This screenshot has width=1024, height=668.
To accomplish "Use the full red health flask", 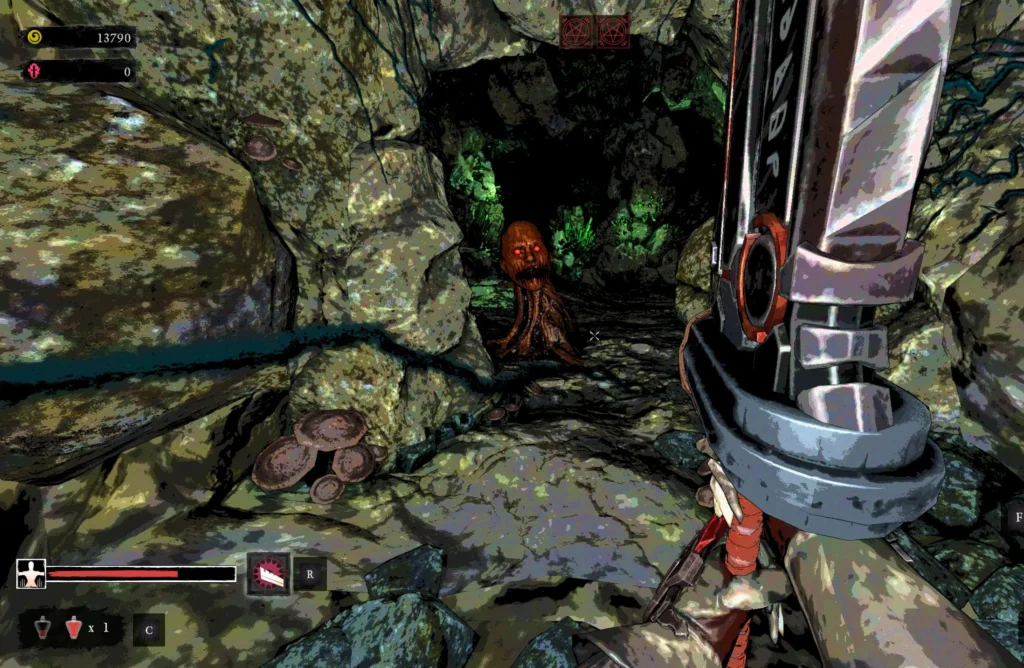I will (73, 628).
